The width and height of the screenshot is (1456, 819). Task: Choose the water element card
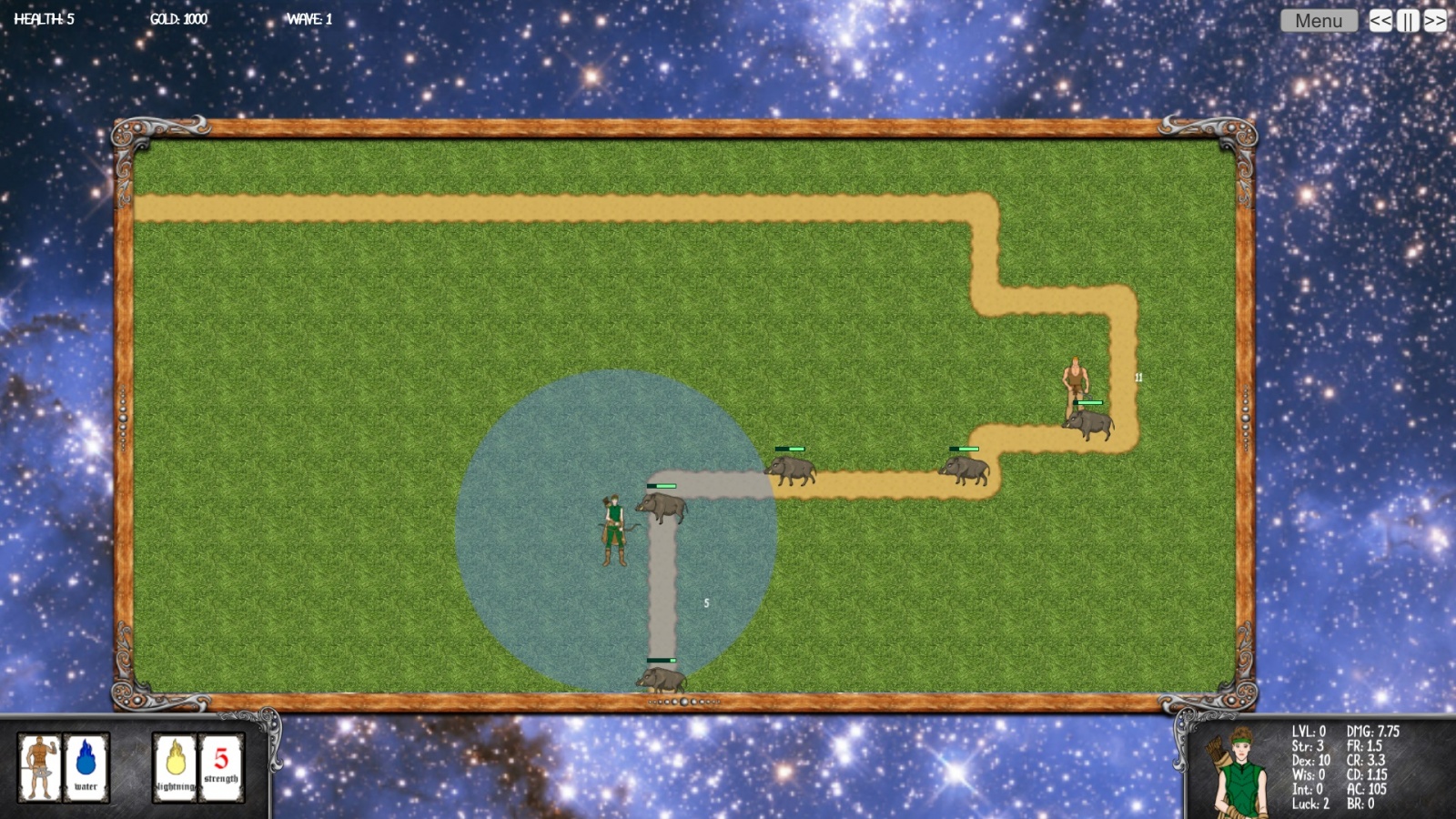pyautogui.click(x=86, y=767)
